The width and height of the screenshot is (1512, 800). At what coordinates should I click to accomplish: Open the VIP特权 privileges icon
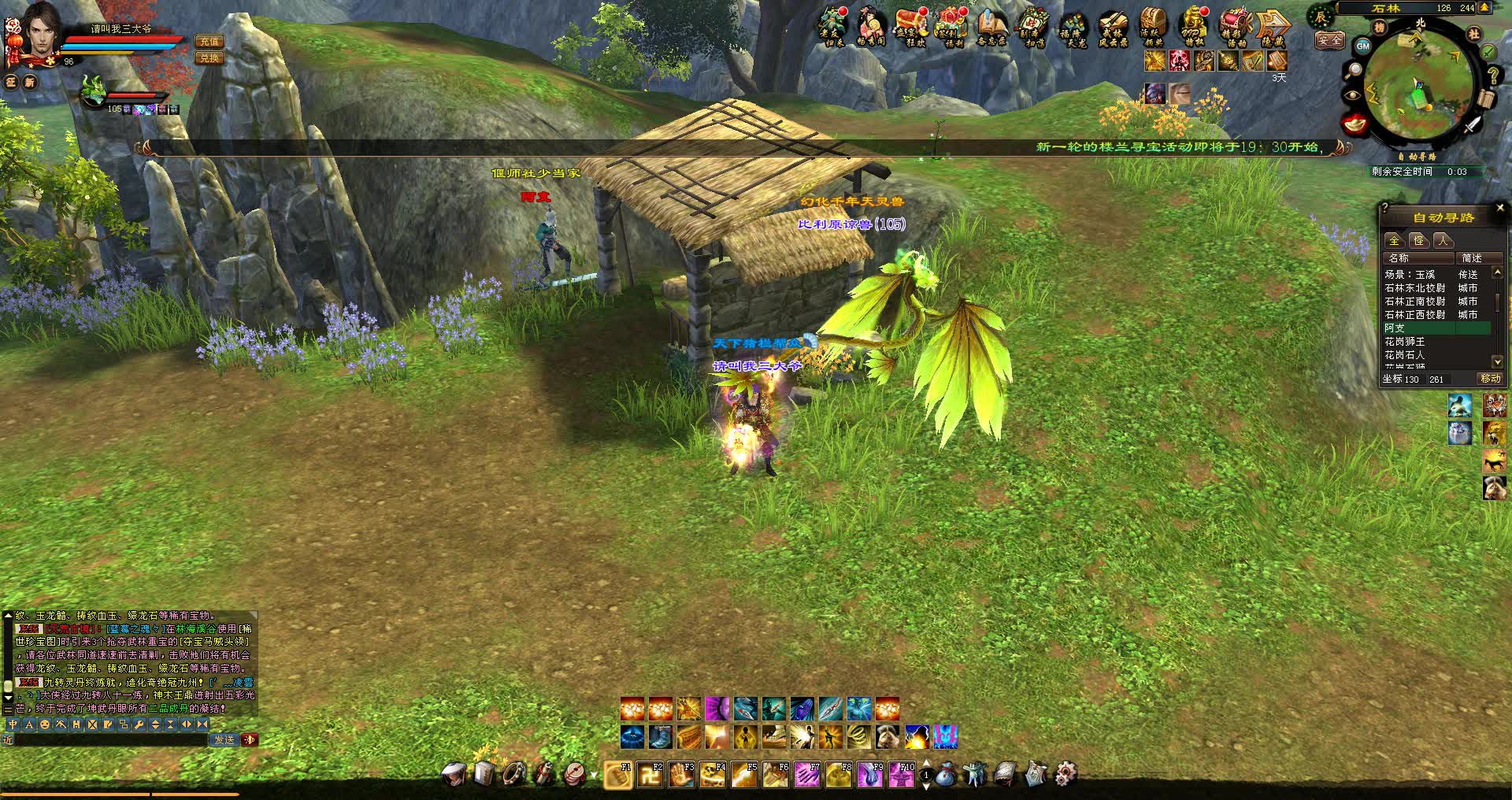[x=1194, y=28]
